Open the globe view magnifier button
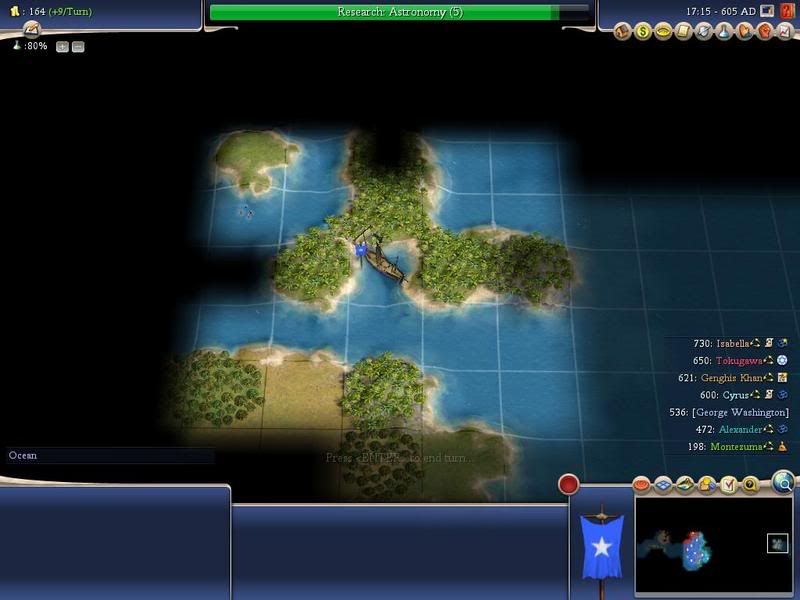 [x=785, y=485]
